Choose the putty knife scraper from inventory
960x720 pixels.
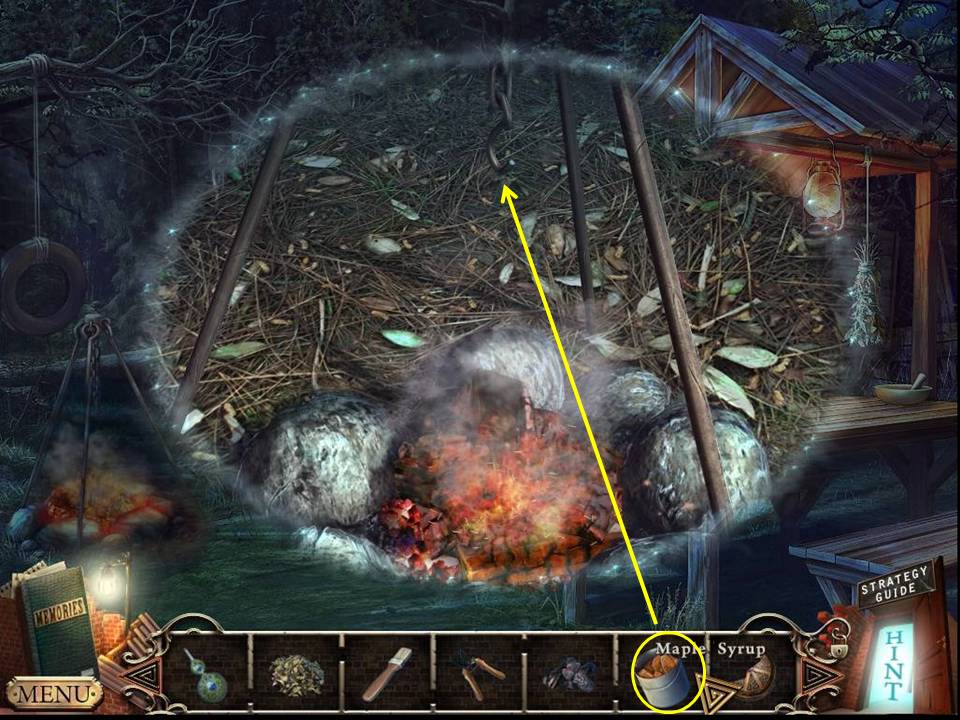click(387, 674)
